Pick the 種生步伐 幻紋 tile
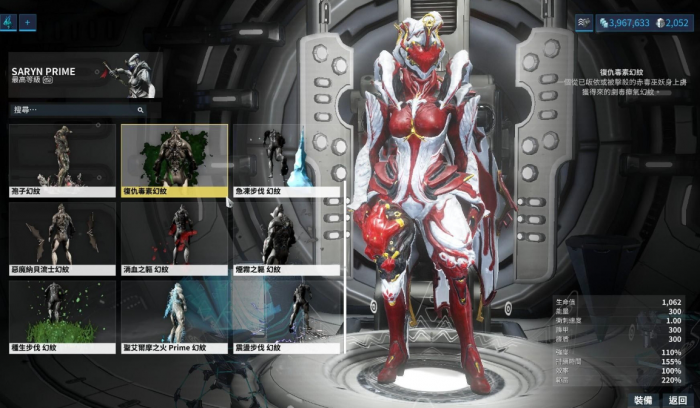 [x=62, y=316]
